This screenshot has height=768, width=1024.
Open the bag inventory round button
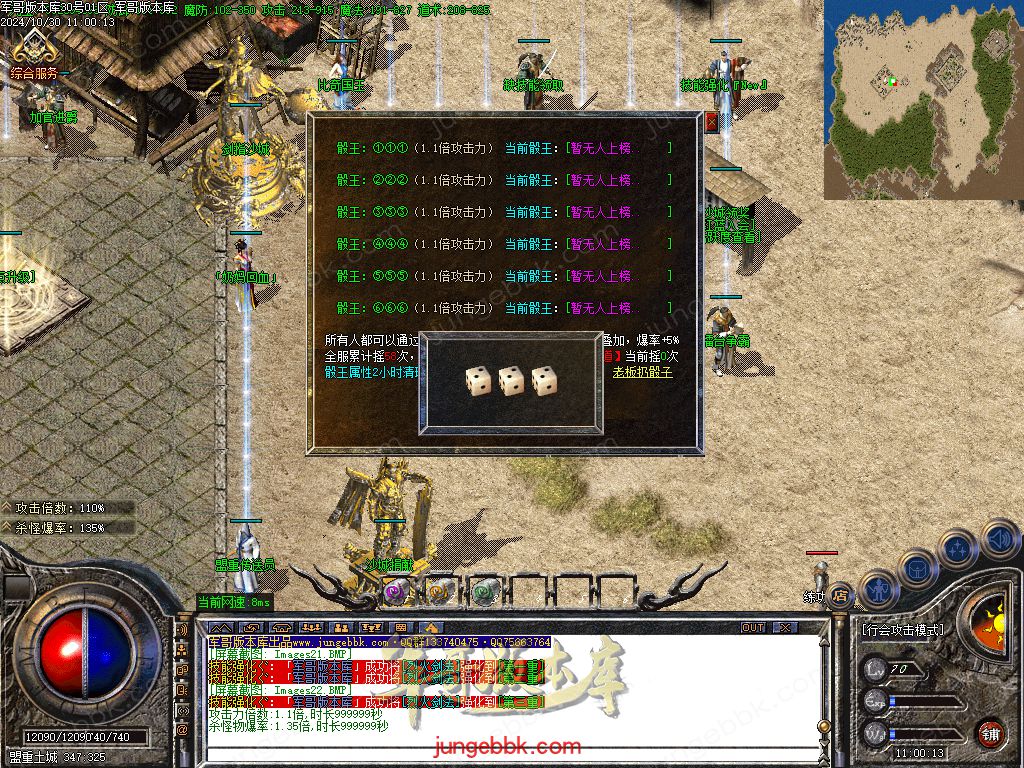(x=917, y=568)
